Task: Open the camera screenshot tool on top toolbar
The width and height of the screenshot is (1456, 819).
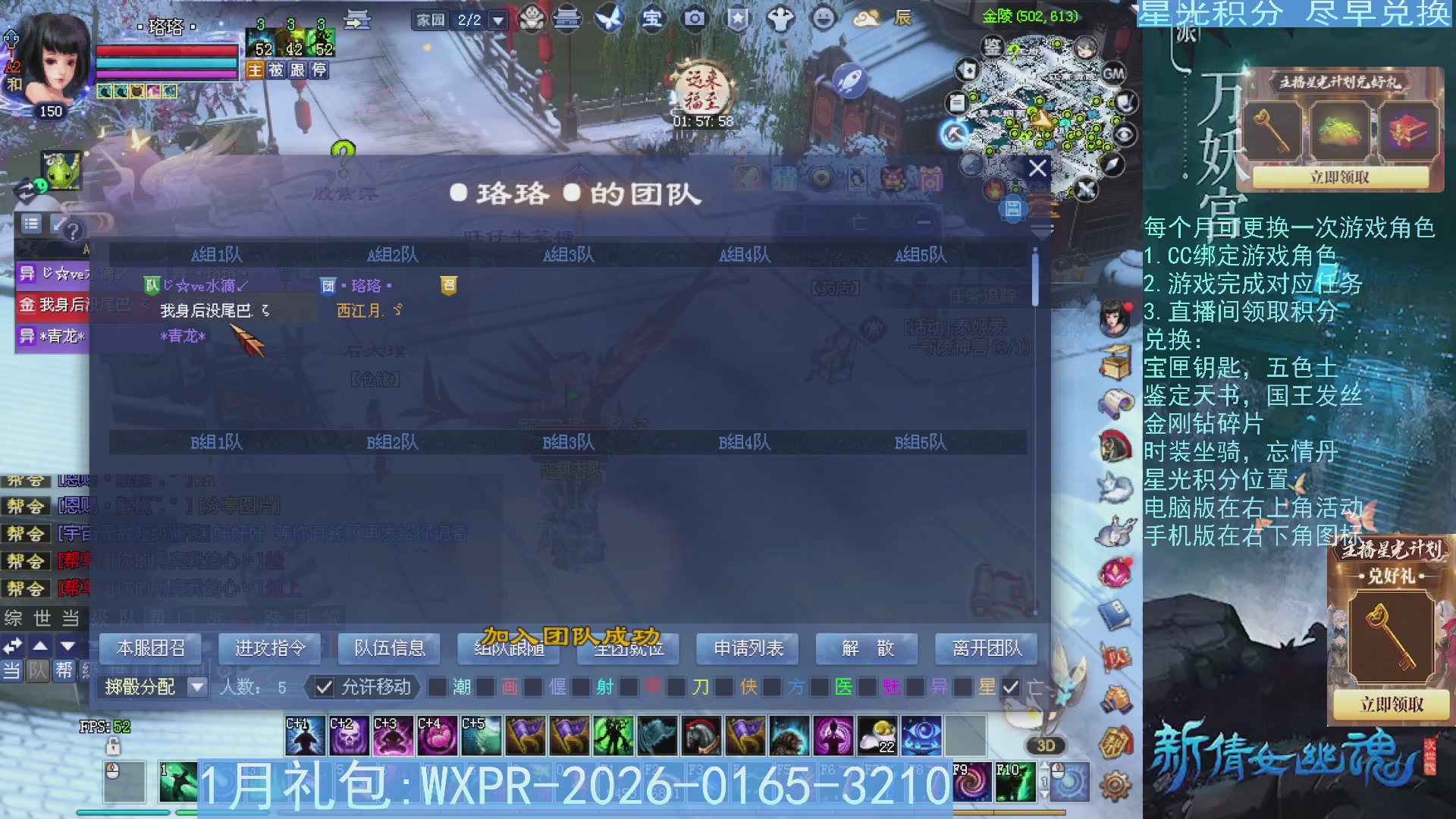Action: click(x=695, y=20)
